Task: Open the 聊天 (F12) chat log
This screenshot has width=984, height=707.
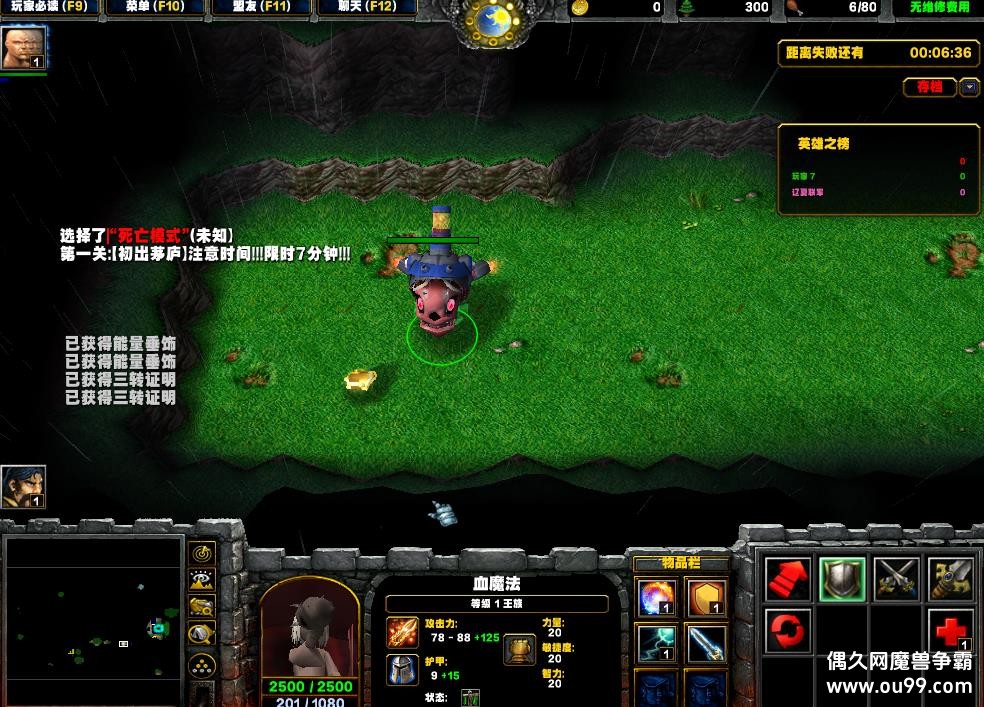Action: pyautogui.click(x=367, y=7)
